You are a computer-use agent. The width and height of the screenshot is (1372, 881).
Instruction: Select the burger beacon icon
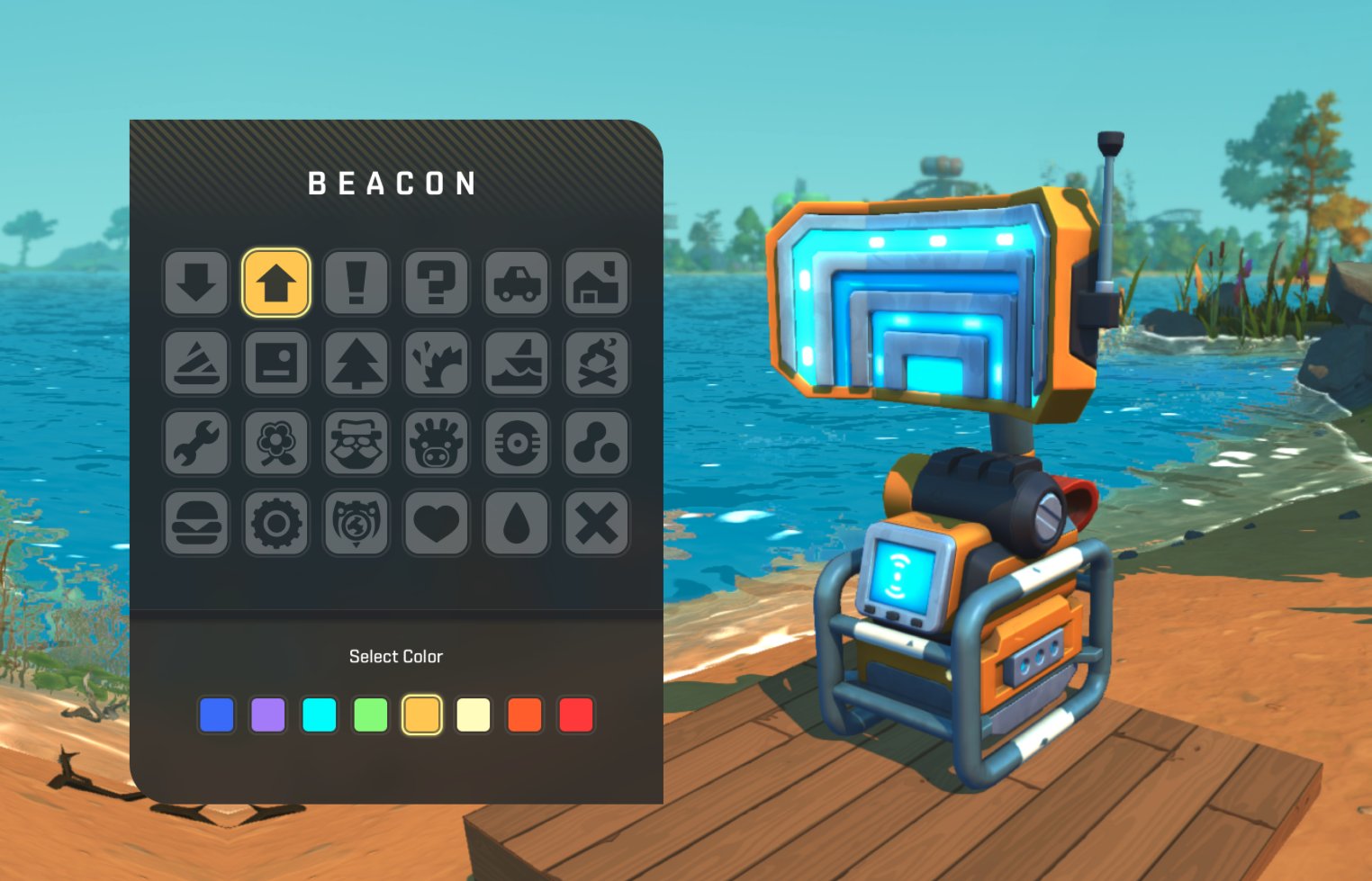(x=196, y=523)
